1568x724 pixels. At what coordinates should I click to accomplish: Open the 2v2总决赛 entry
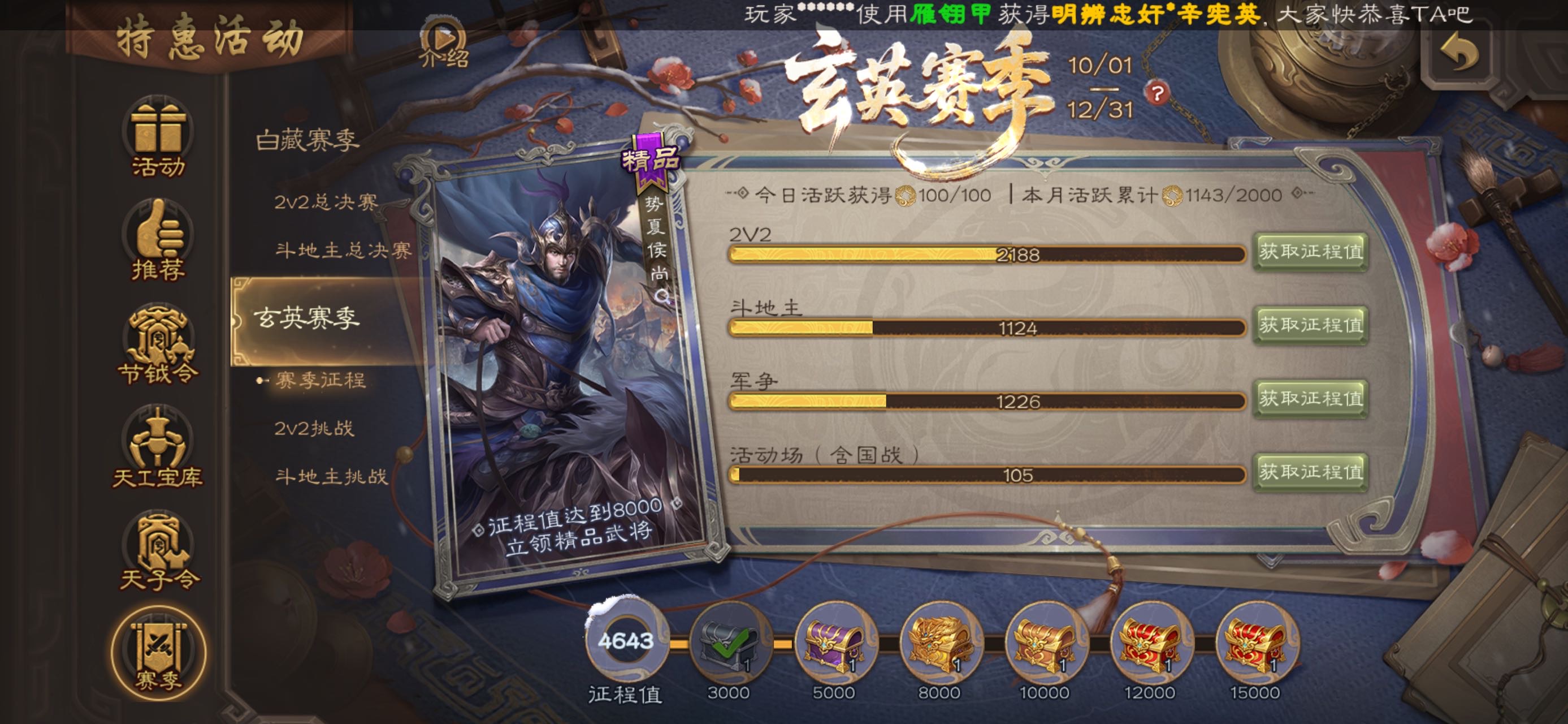point(326,201)
